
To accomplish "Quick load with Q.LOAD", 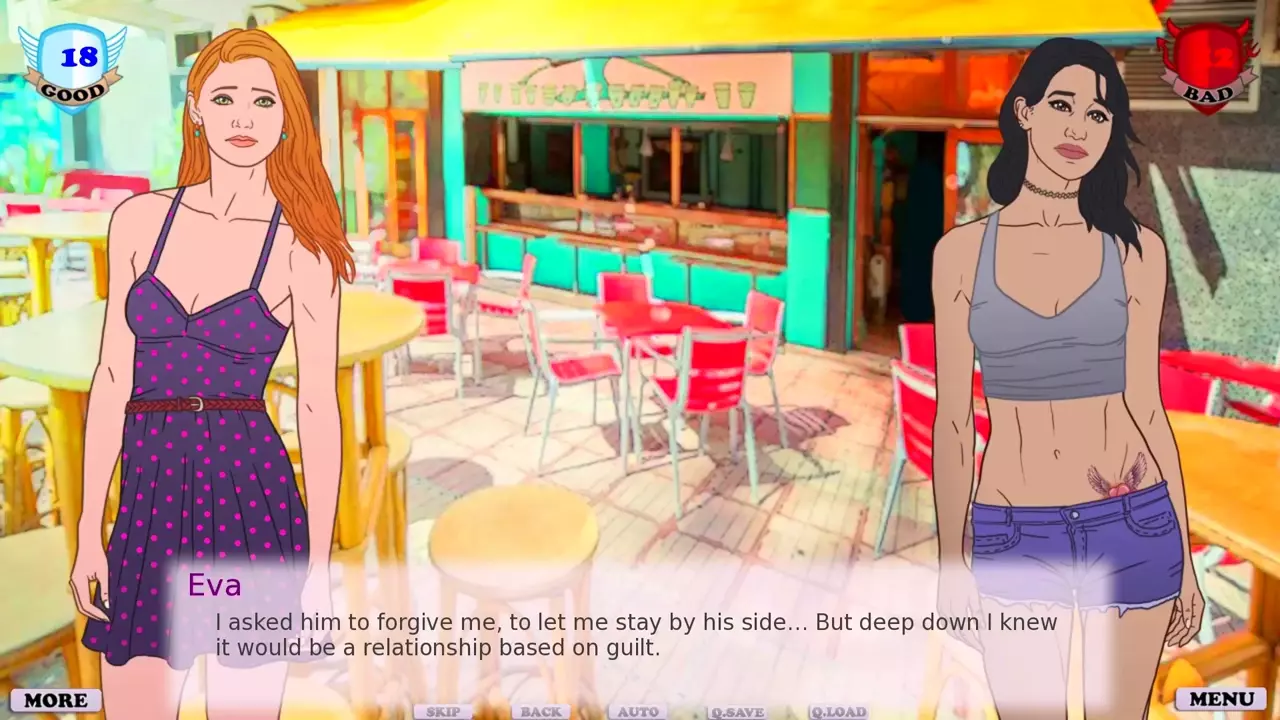I will point(838,712).
